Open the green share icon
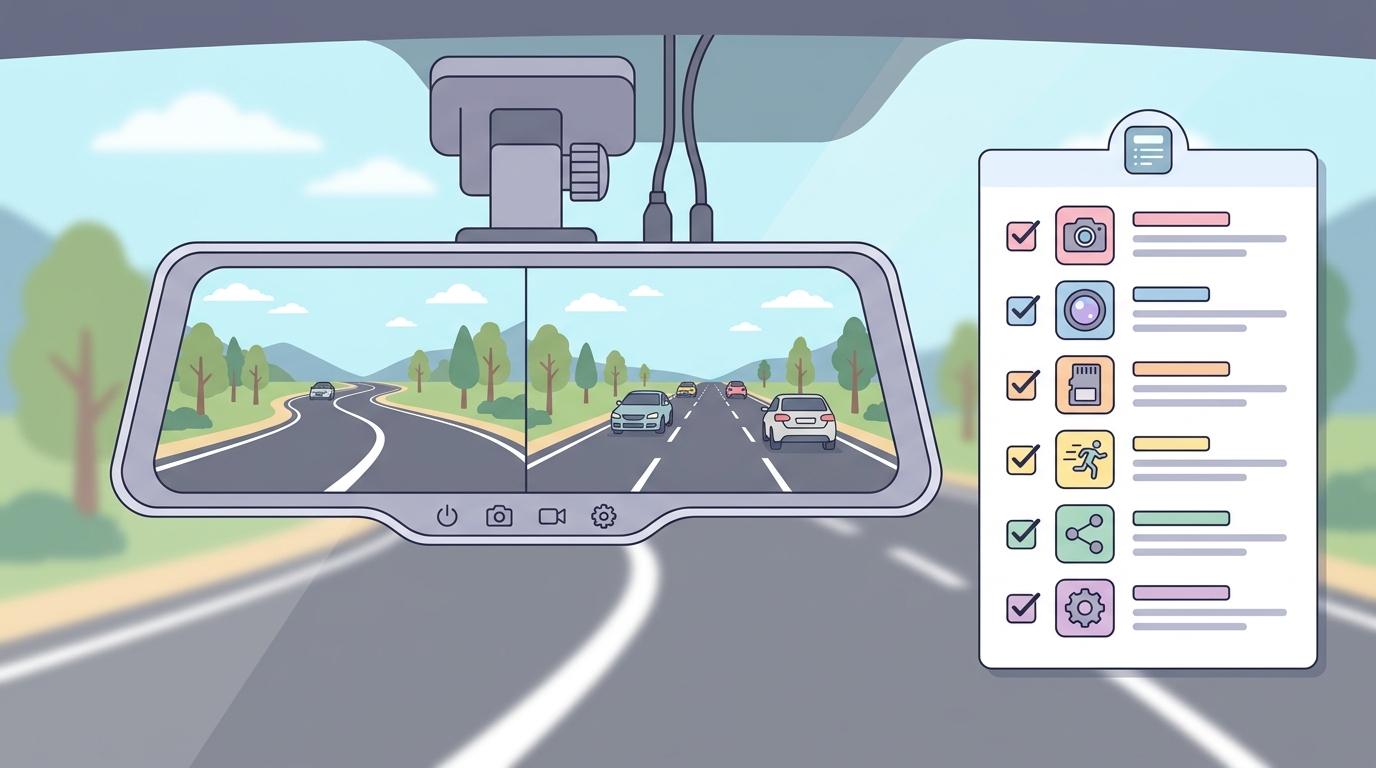Screen dimensions: 1376x768 point(1085,534)
